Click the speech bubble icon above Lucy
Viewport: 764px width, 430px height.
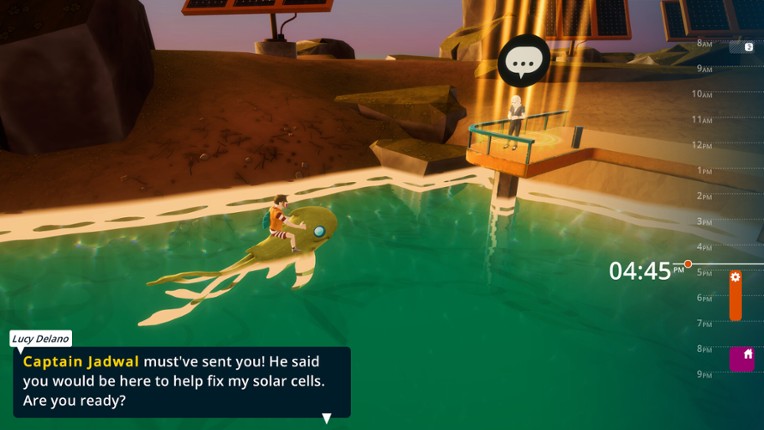[x=523, y=61]
